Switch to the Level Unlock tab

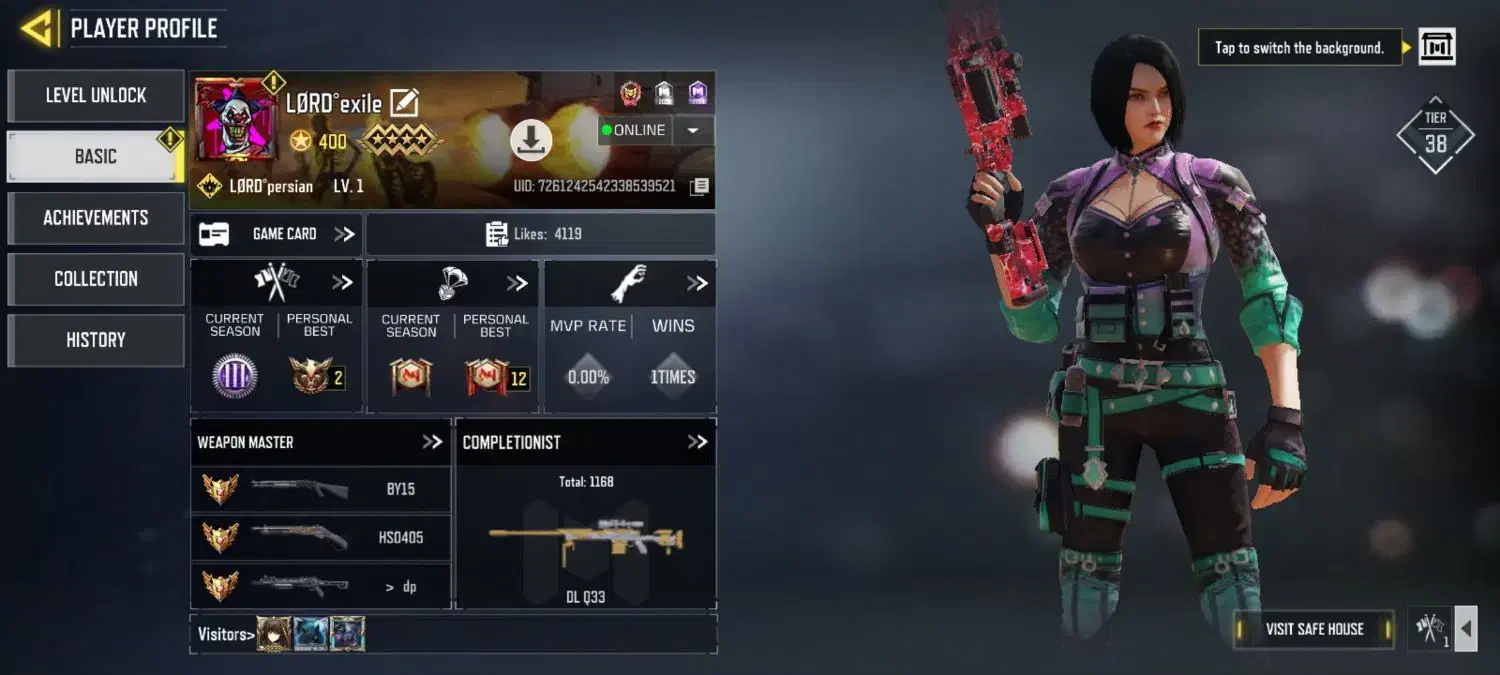[x=96, y=96]
